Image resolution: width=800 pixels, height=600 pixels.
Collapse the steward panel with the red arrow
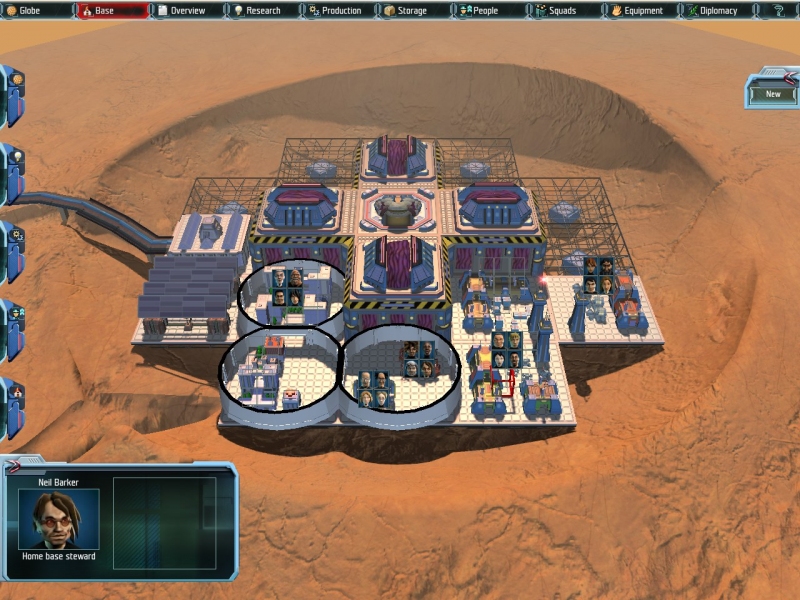[x=14, y=466]
